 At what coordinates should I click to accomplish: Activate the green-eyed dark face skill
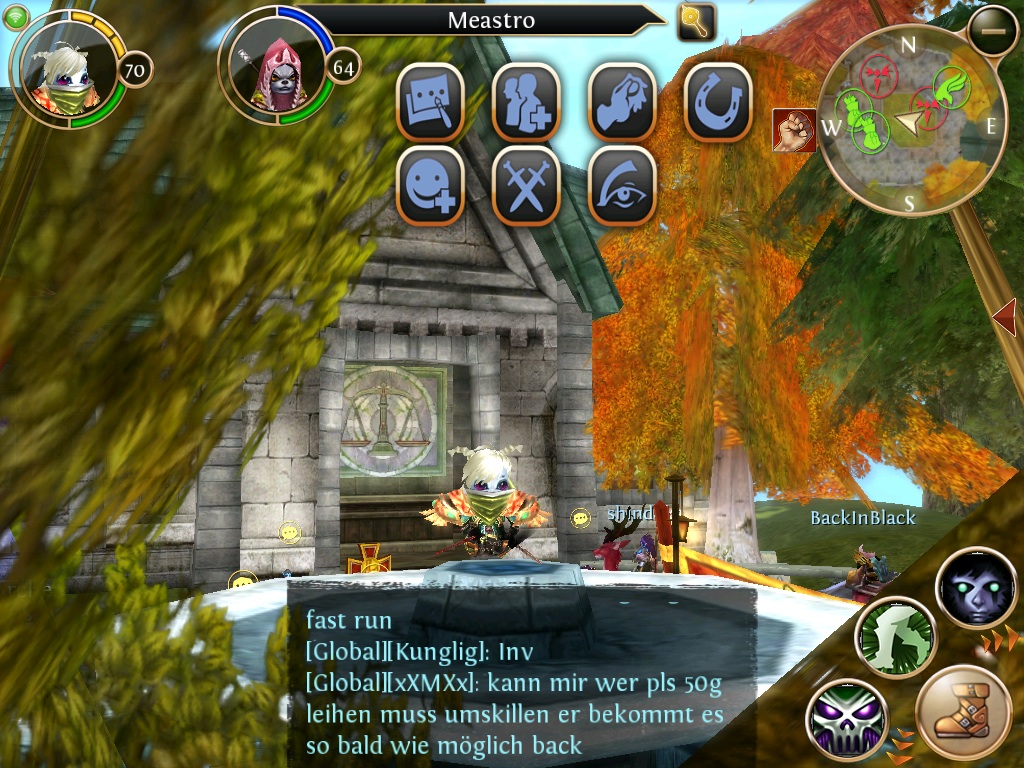click(976, 588)
